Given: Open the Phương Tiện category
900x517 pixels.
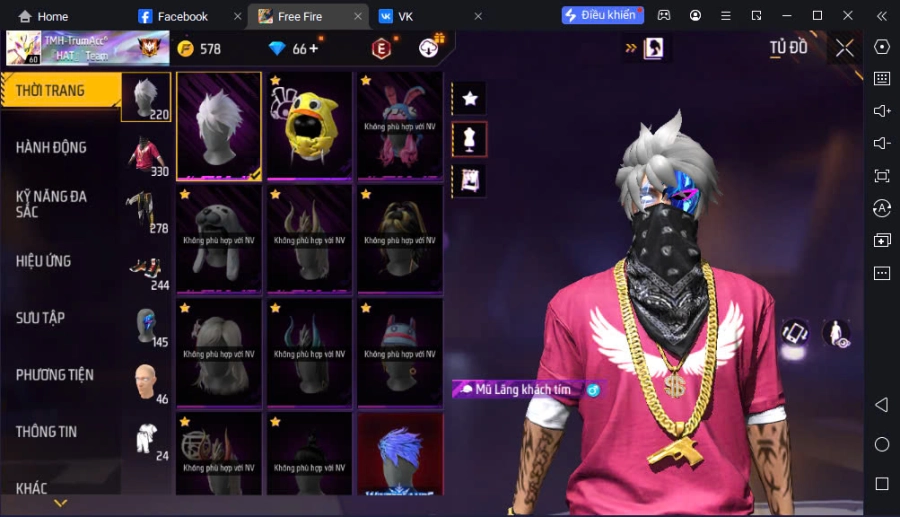Looking at the screenshot, I should (x=55, y=375).
